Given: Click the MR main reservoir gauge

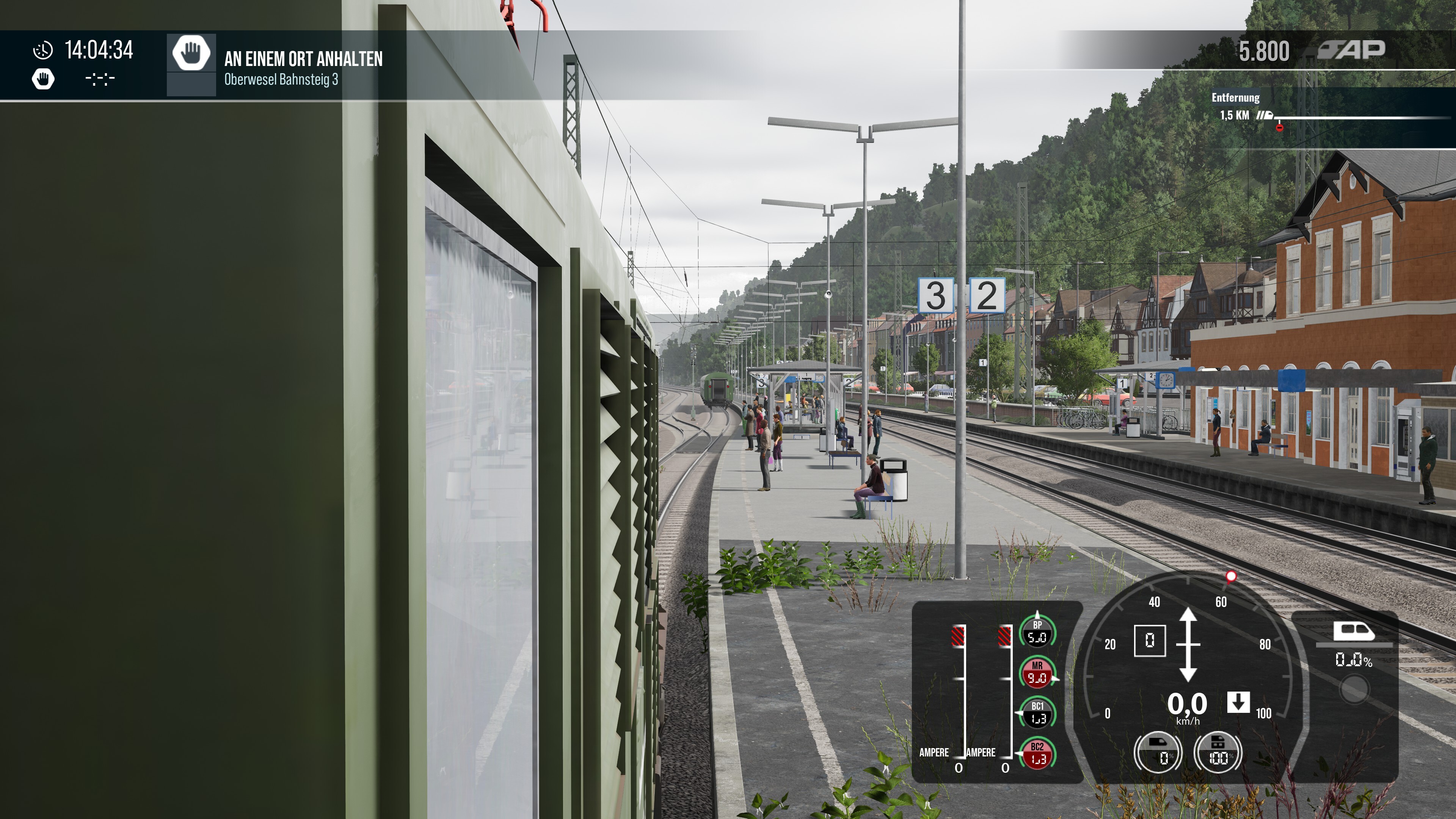Looking at the screenshot, I should point(1037,673).
